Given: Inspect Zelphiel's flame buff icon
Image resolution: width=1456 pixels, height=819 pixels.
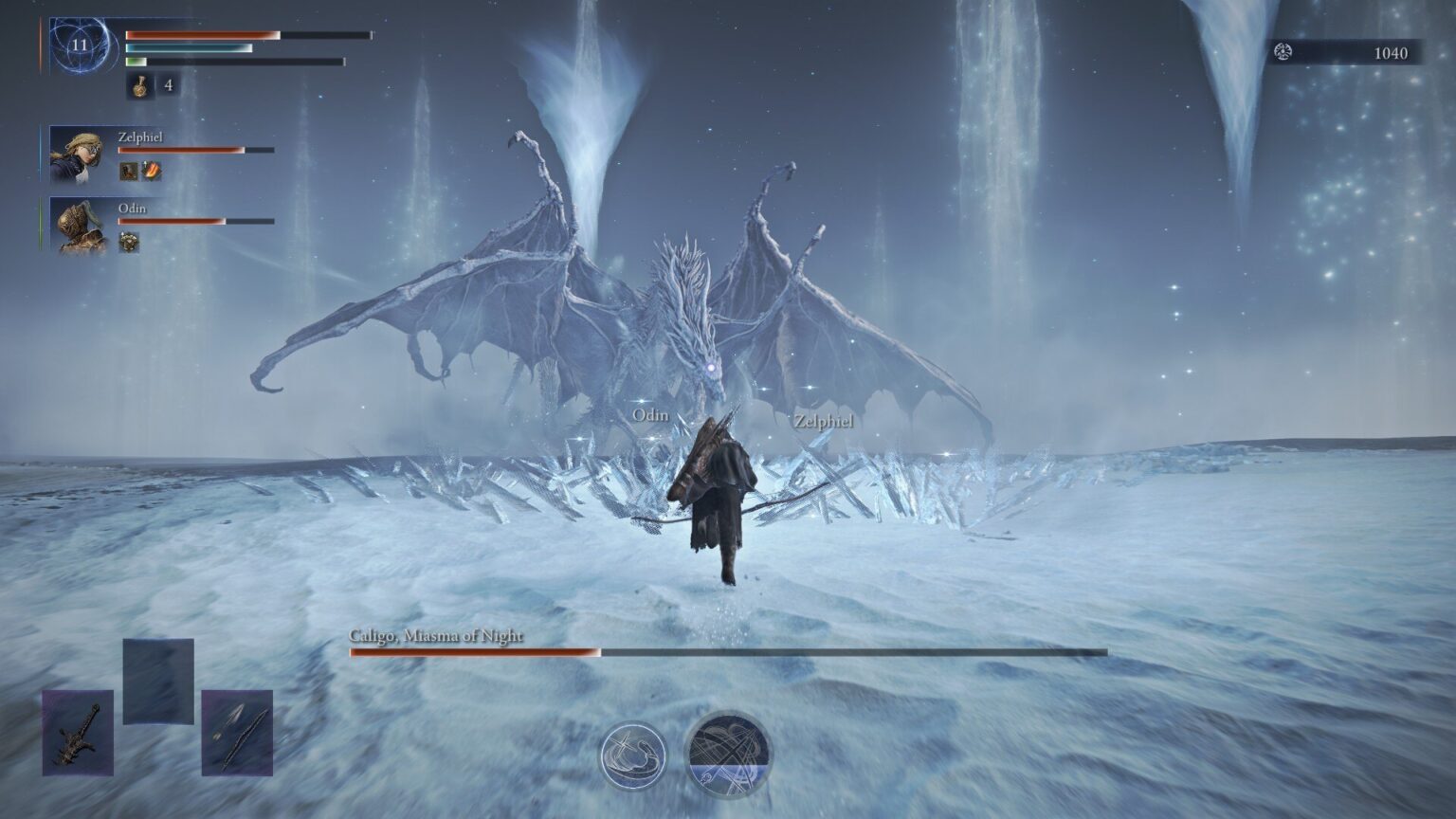Looking at the screenshot, I should pos(152,171).
